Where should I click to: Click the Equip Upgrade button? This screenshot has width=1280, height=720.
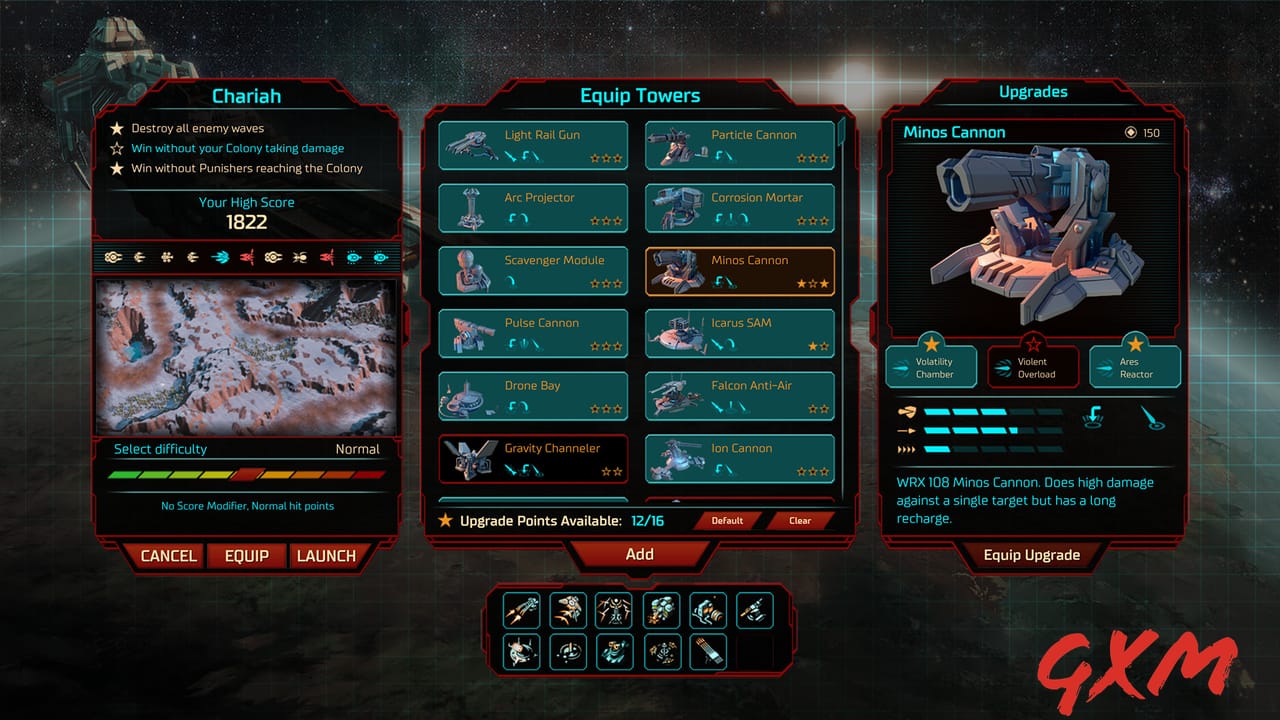pyautogui.click(x=1033, y=556)
